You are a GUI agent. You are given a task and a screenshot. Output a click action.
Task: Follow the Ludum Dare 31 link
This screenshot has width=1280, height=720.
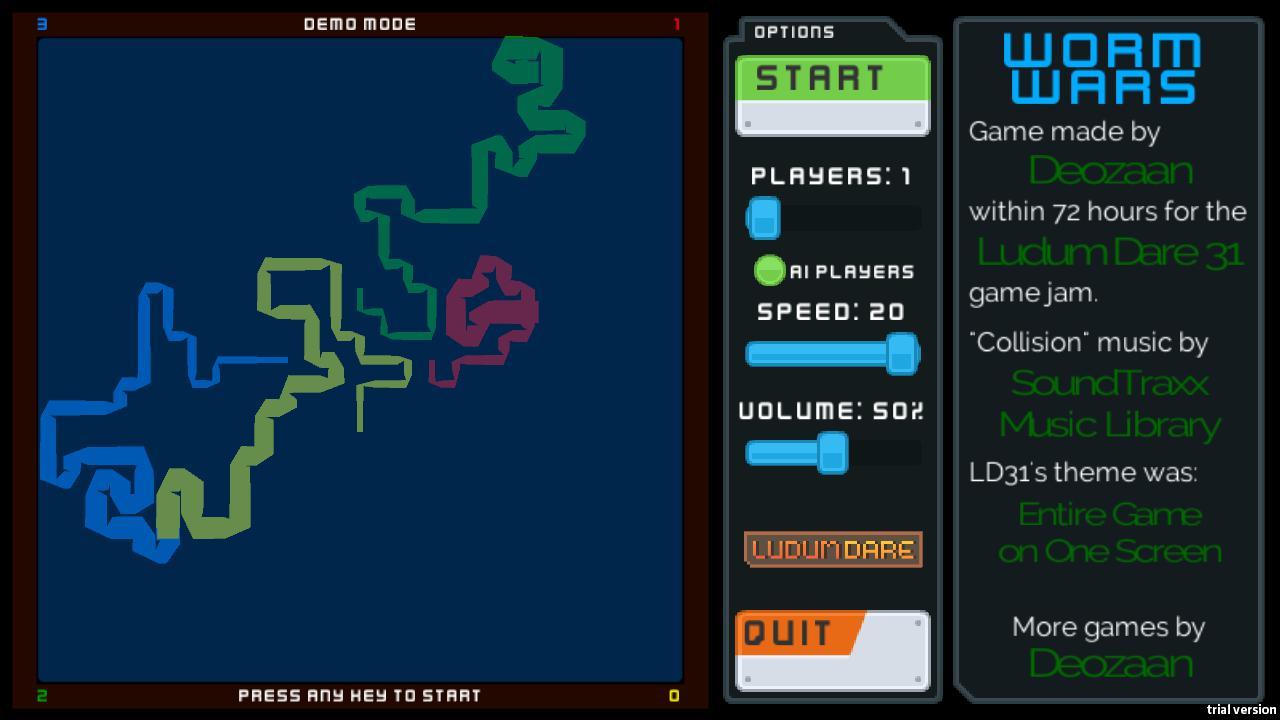(1110, 252)
